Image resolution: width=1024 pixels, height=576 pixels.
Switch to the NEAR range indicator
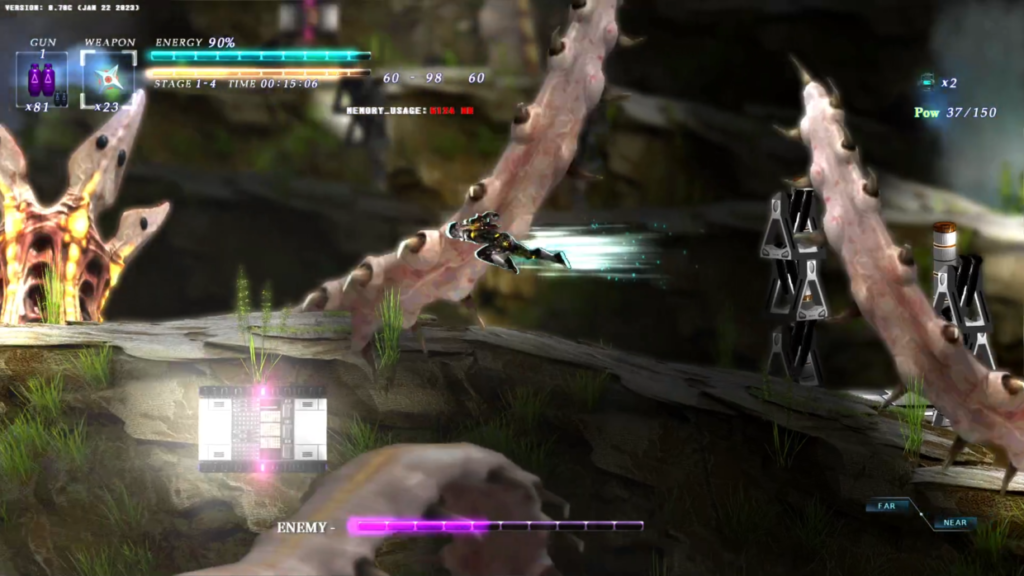click(954, 523)
